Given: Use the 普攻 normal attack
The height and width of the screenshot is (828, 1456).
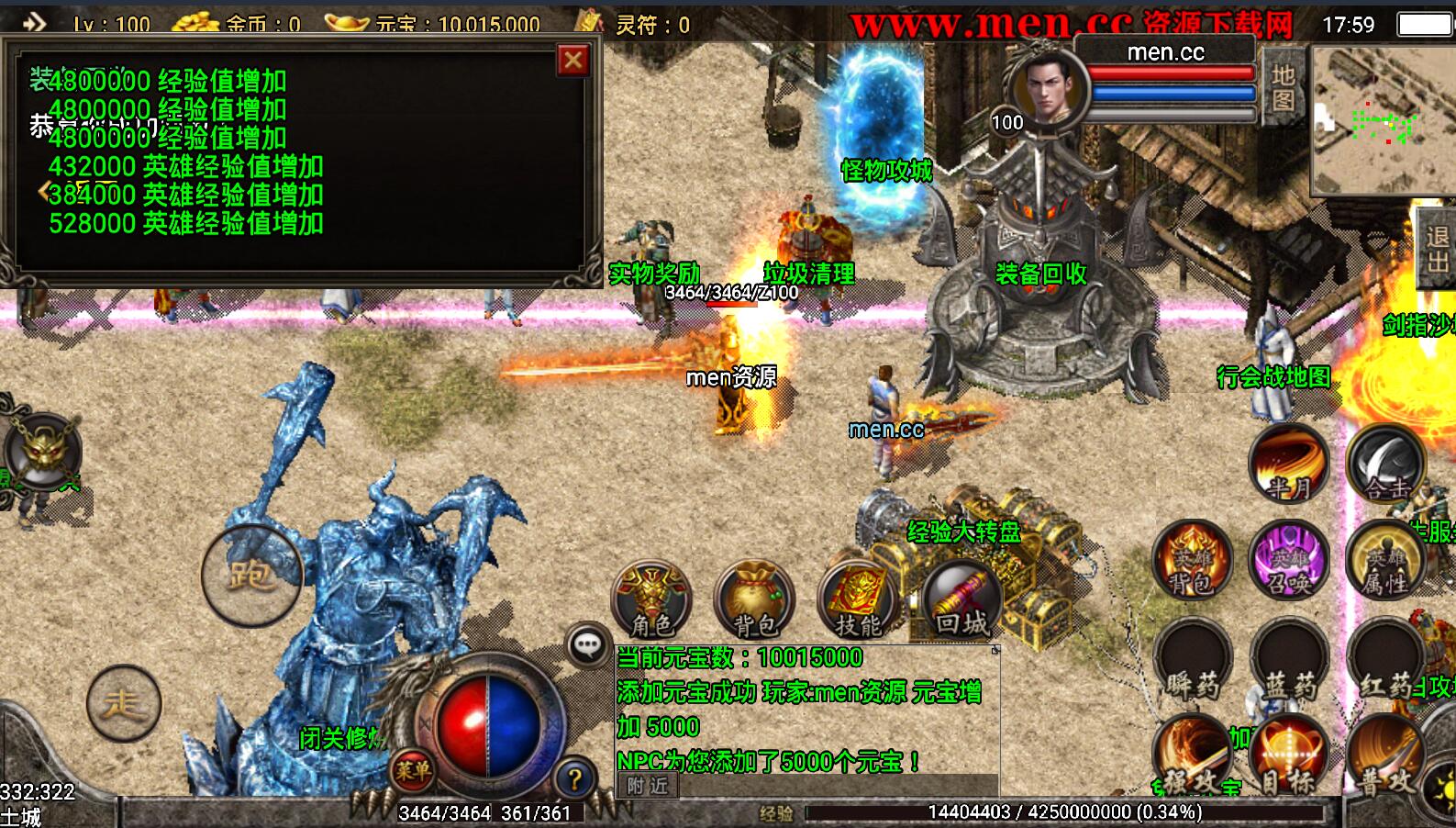Looking at the screenshot, I should [1385, 757].
